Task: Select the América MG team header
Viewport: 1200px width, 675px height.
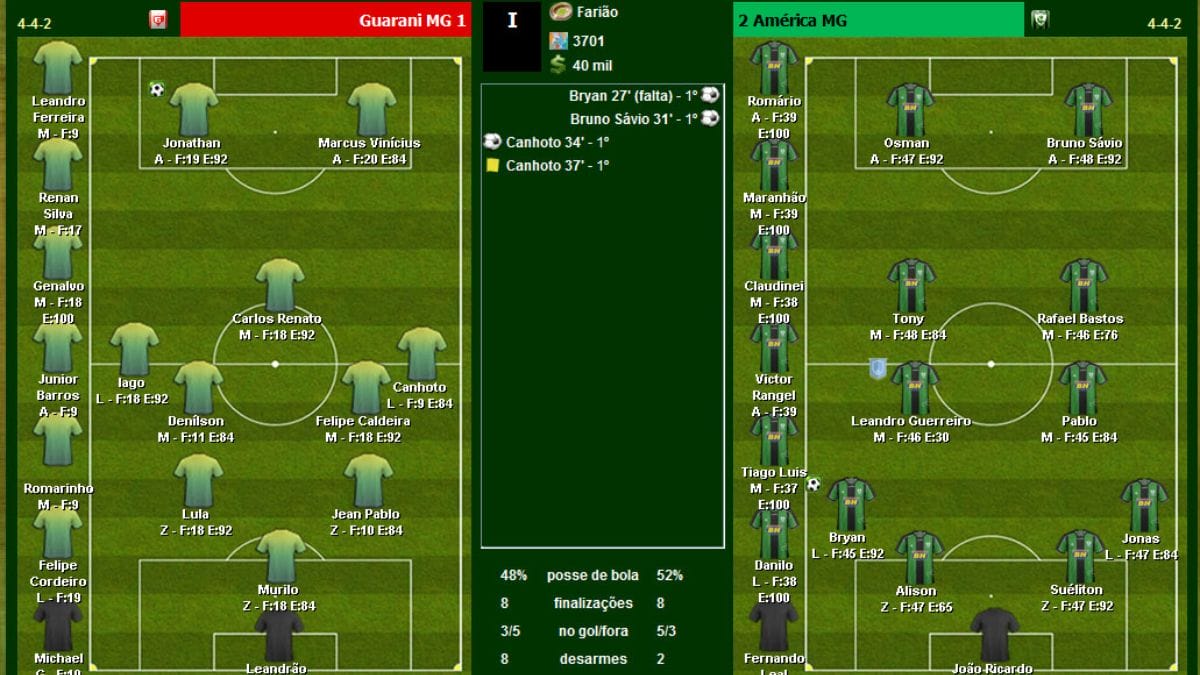Action: click(x=878, y=20)
